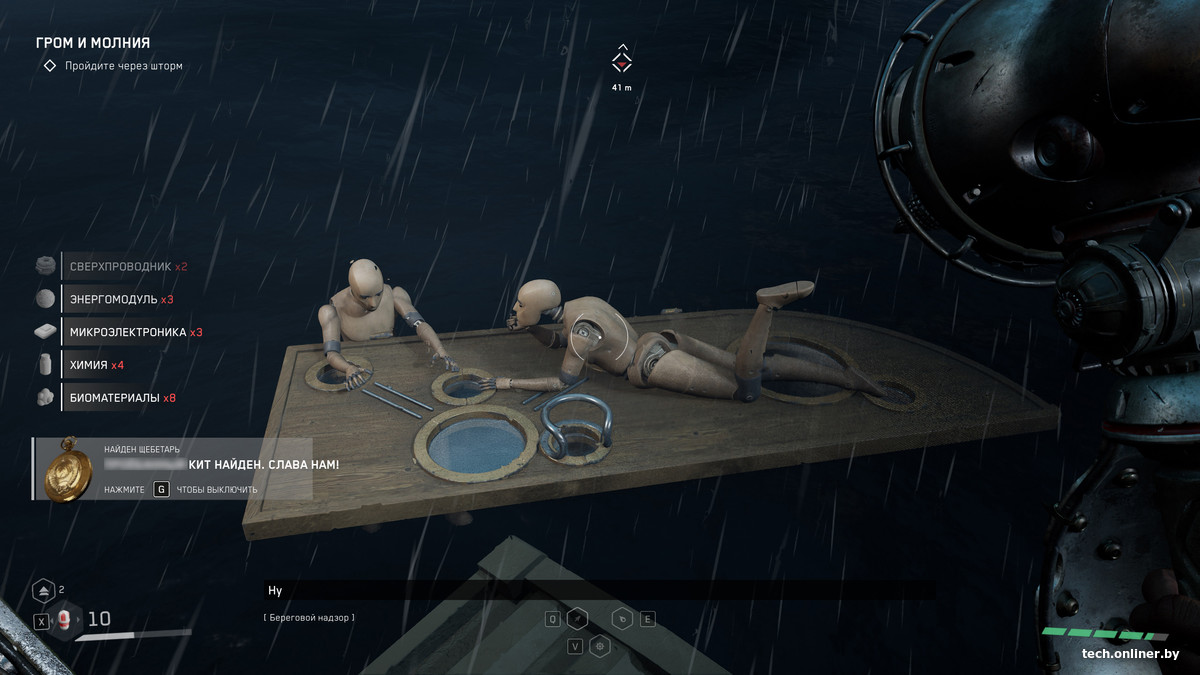Click the tech.onliner.by watermark

[x=1130, y=654]
